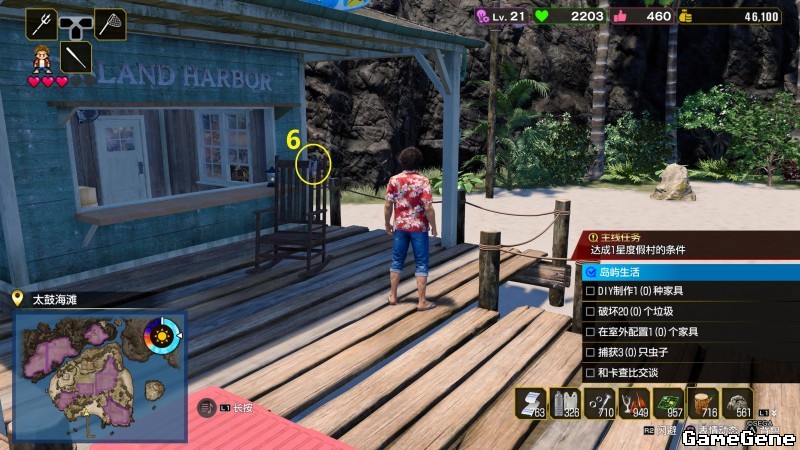Select the stone material slot with 561
This screenshot has height=450, width=800.
737,403
